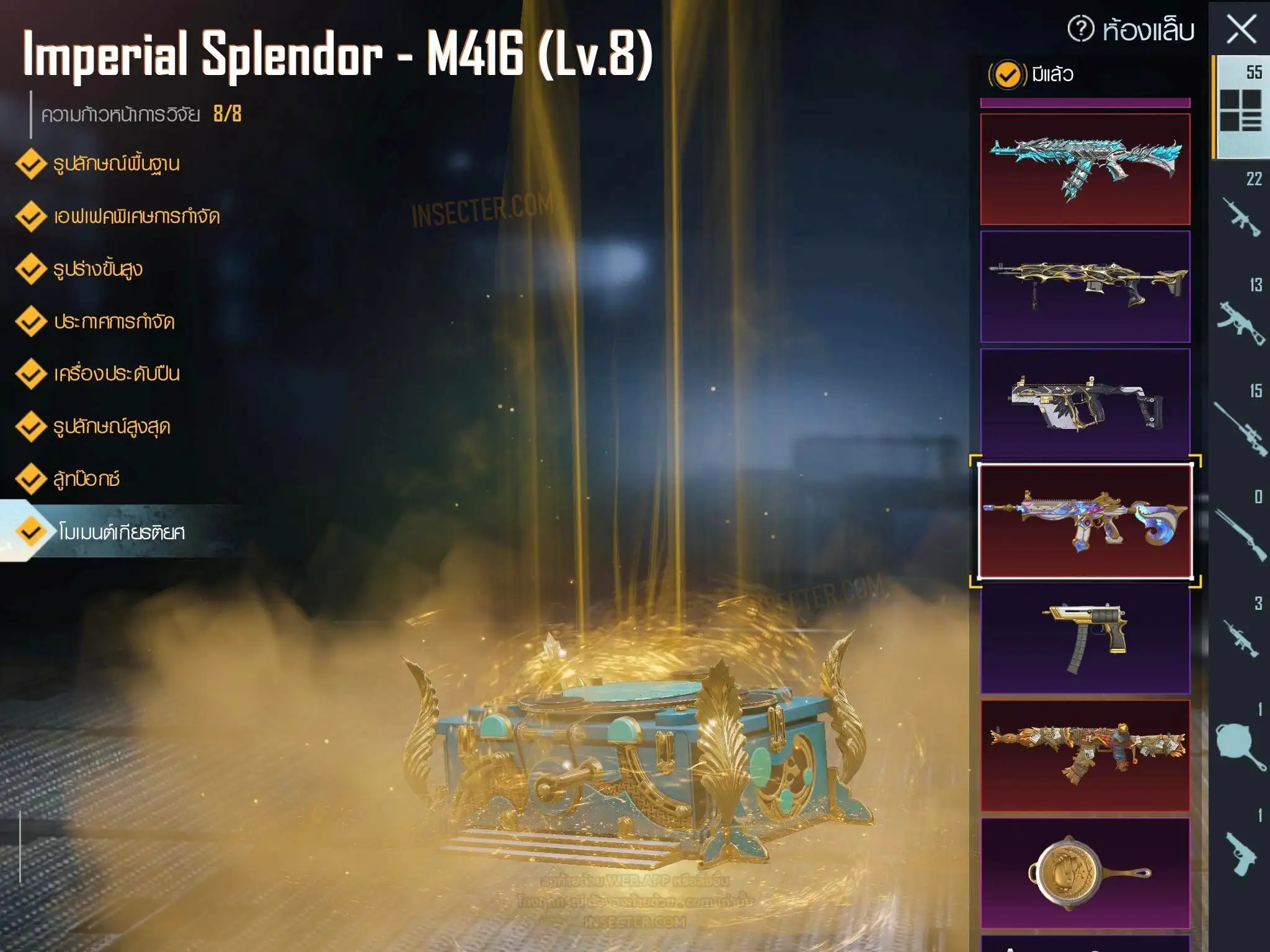Choose the gold machine pistol skin
Screen dimensions: 1270x952
click(1085, 638)
